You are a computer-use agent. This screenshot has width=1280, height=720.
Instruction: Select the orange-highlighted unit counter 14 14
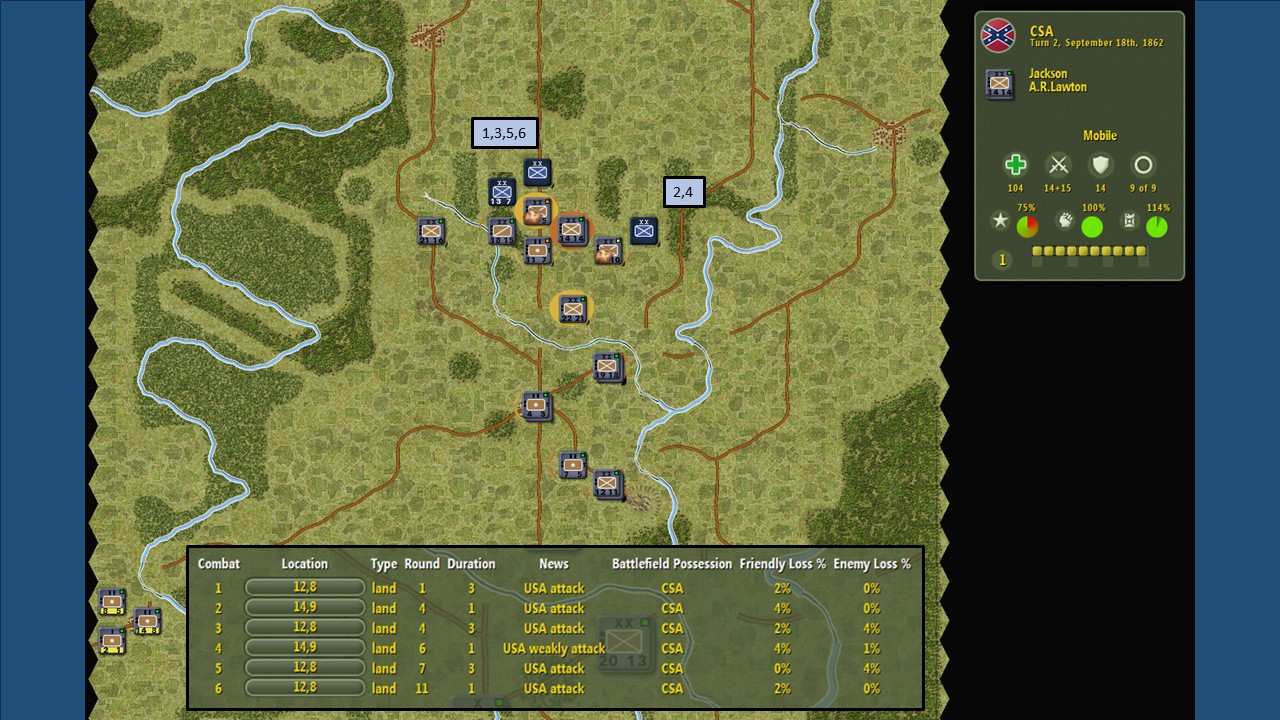pos(572,230)
